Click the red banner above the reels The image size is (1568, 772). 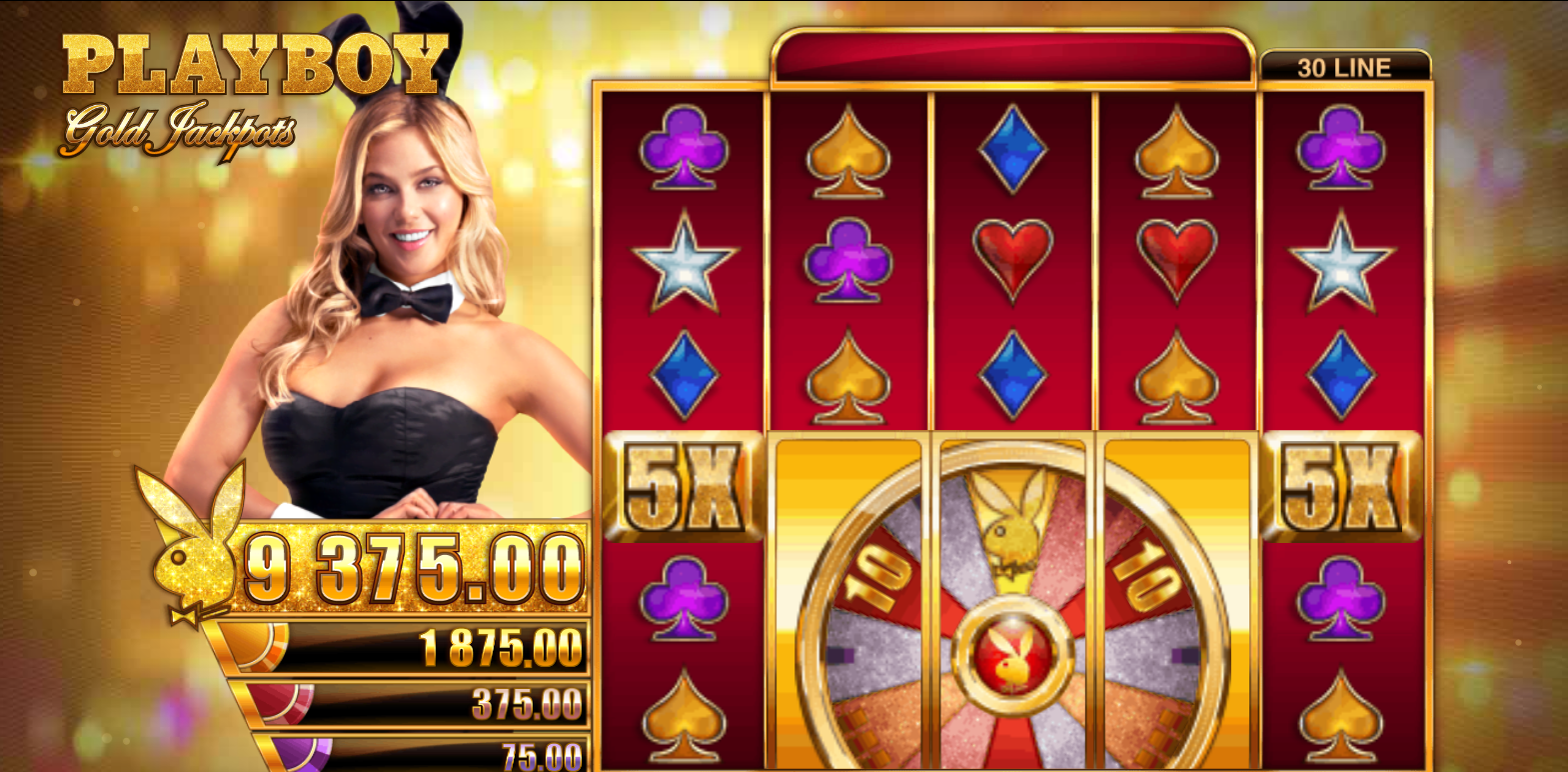click(1009, 57)
